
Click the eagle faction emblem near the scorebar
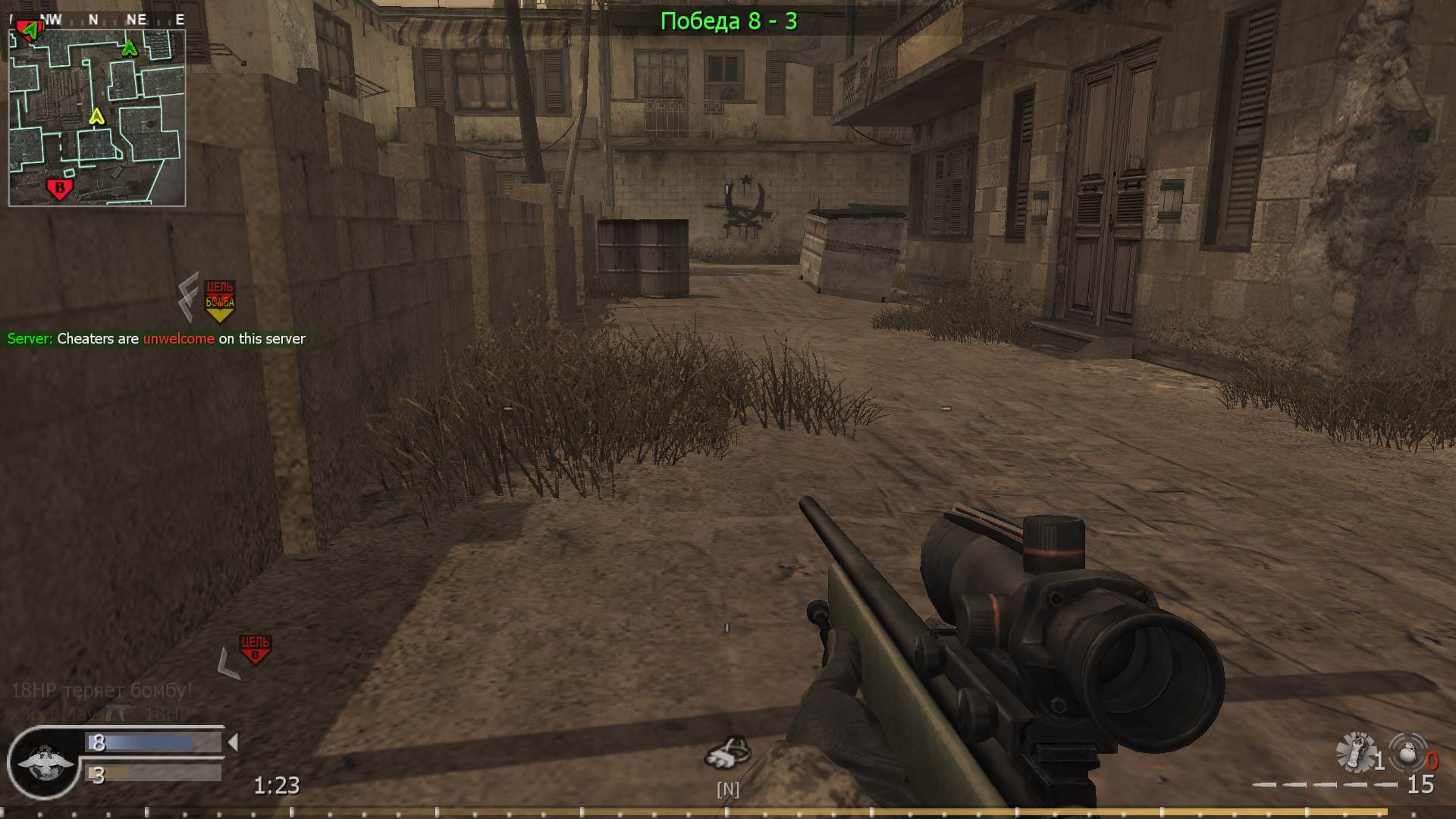click(44, 762)
